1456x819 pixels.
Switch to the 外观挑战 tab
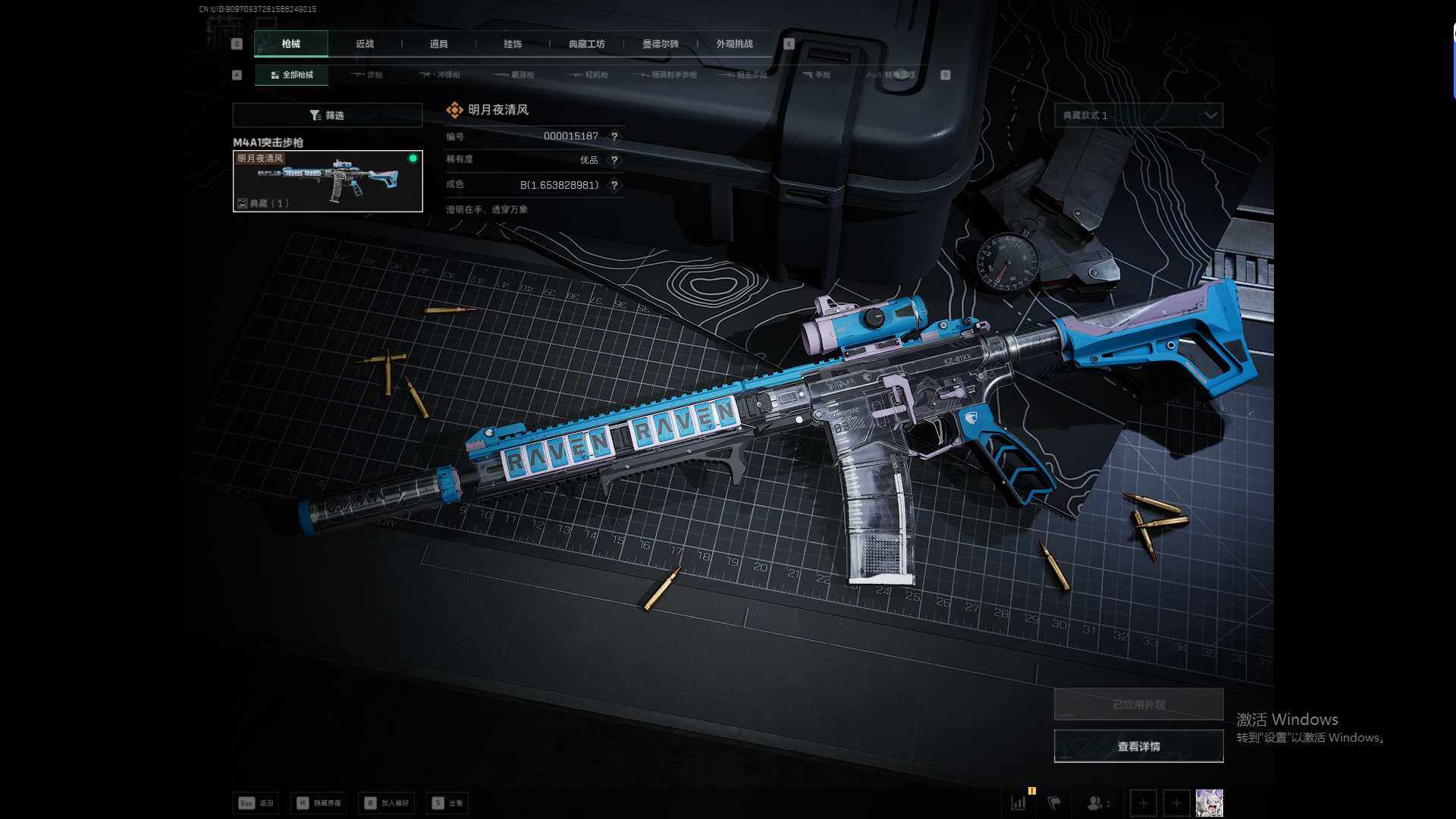[x=734, y=44]
